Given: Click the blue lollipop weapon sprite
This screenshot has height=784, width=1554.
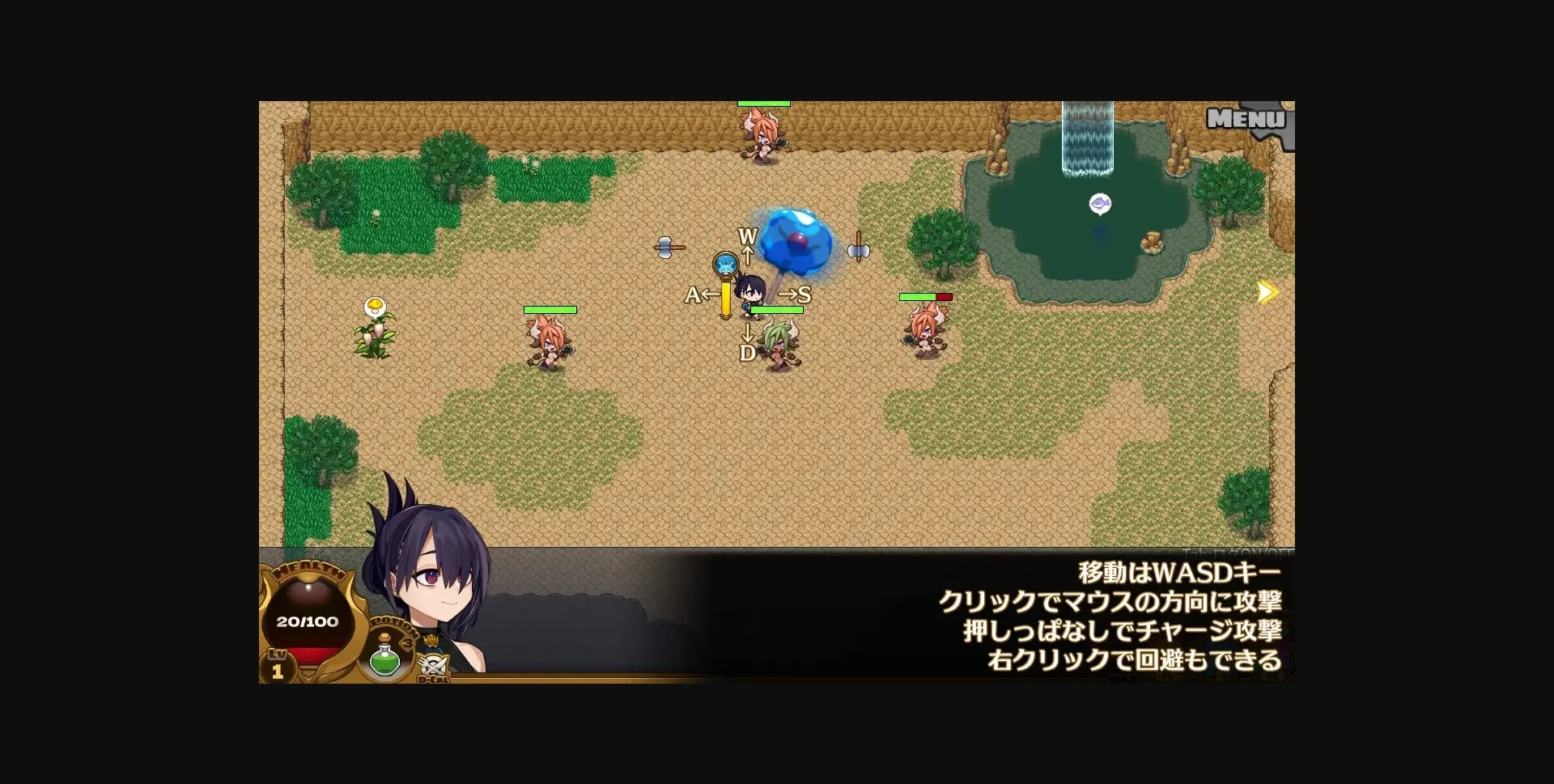Looking at the screenshot, I should 795,240.
